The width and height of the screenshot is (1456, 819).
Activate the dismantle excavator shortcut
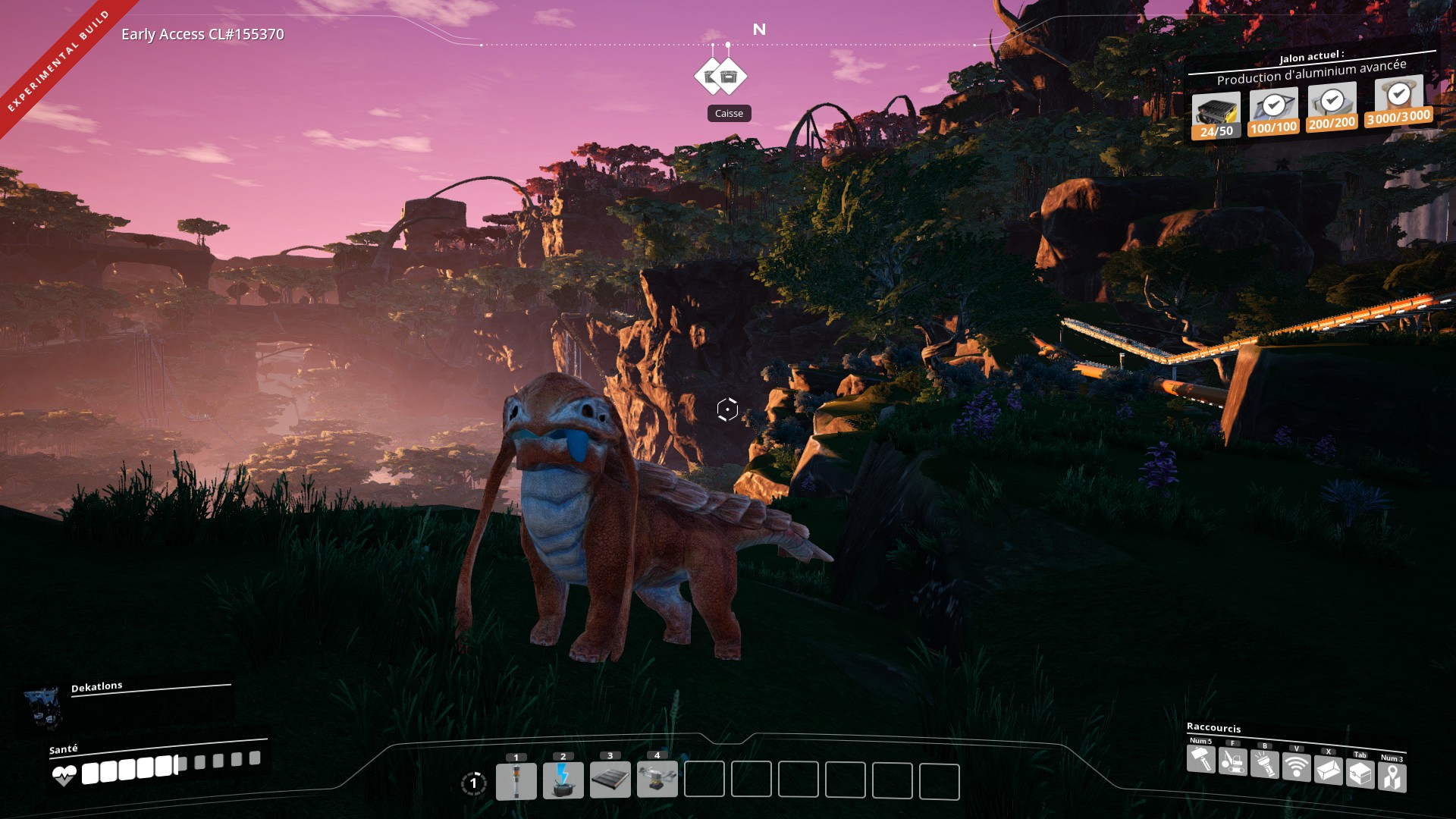click(x=1233, y=761)
